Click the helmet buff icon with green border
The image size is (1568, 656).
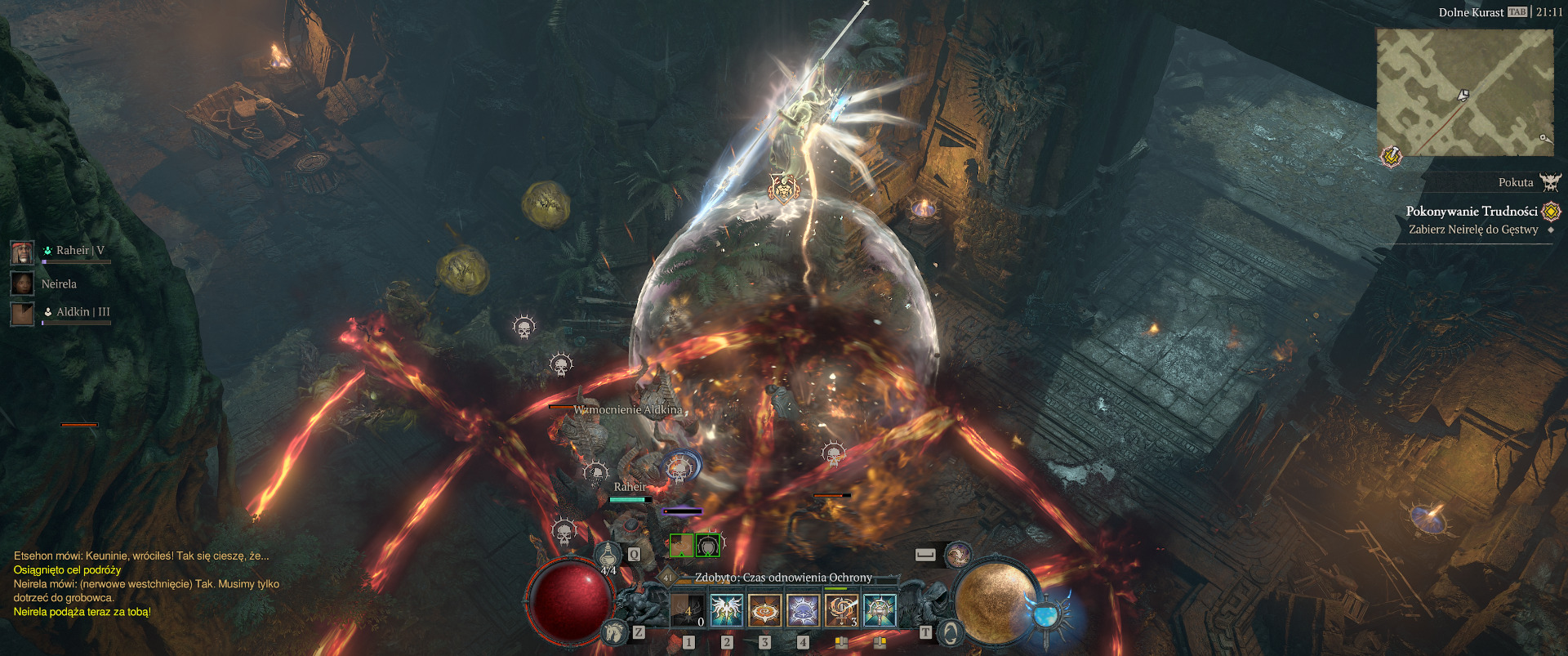click(707, 545)
